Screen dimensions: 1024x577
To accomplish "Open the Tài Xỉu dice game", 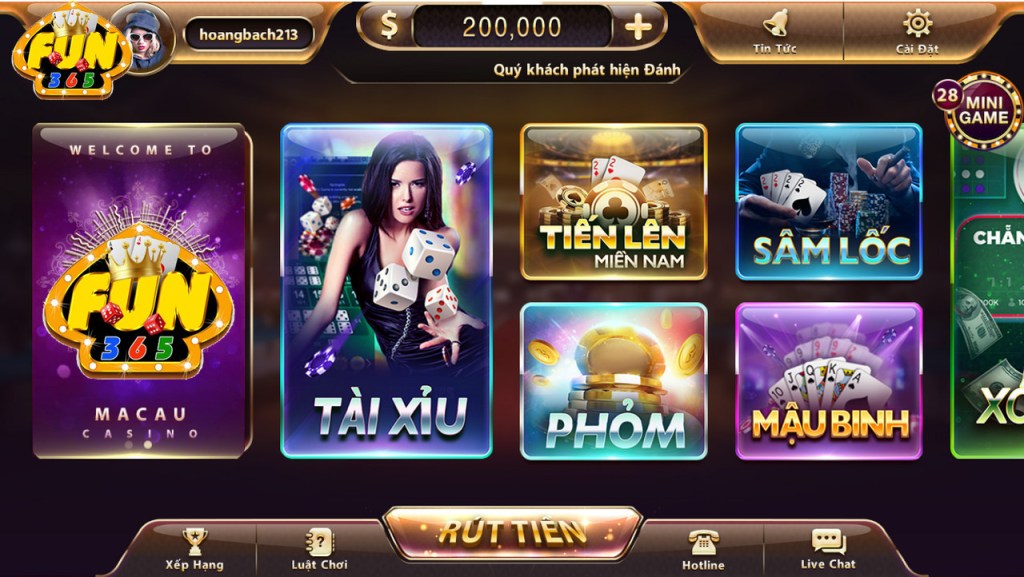I will point(386,290).
